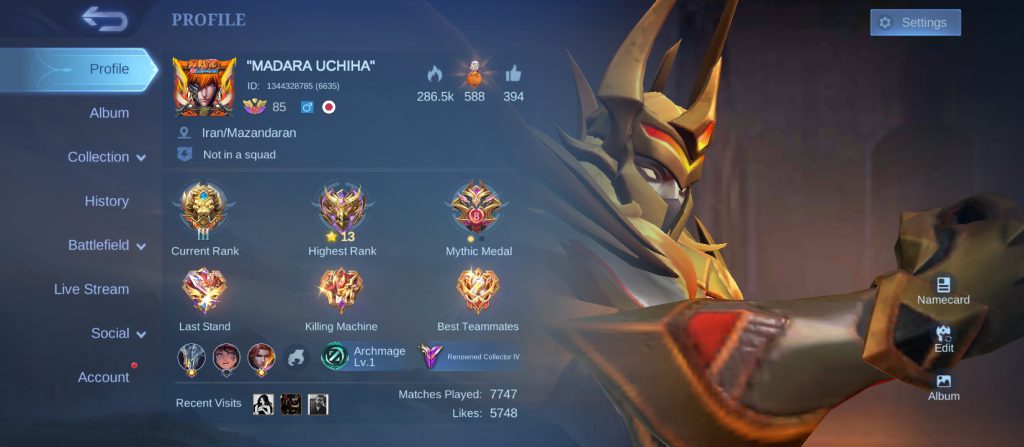
Task: Inspect the Mythic Medal badge
Action: (478, 210)
